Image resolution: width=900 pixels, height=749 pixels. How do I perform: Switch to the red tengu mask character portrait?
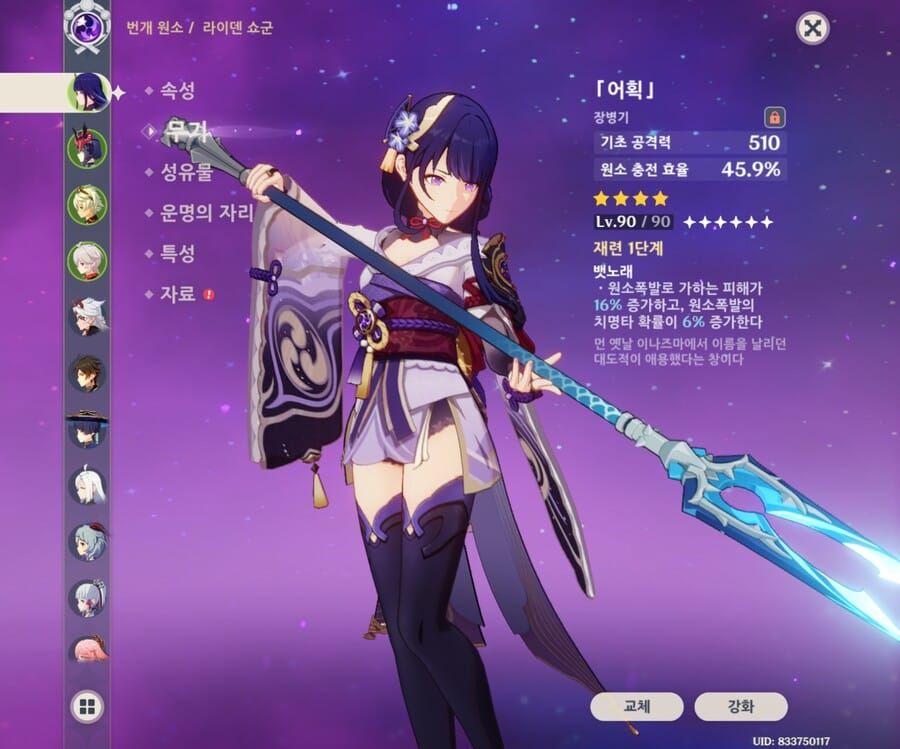87,149
